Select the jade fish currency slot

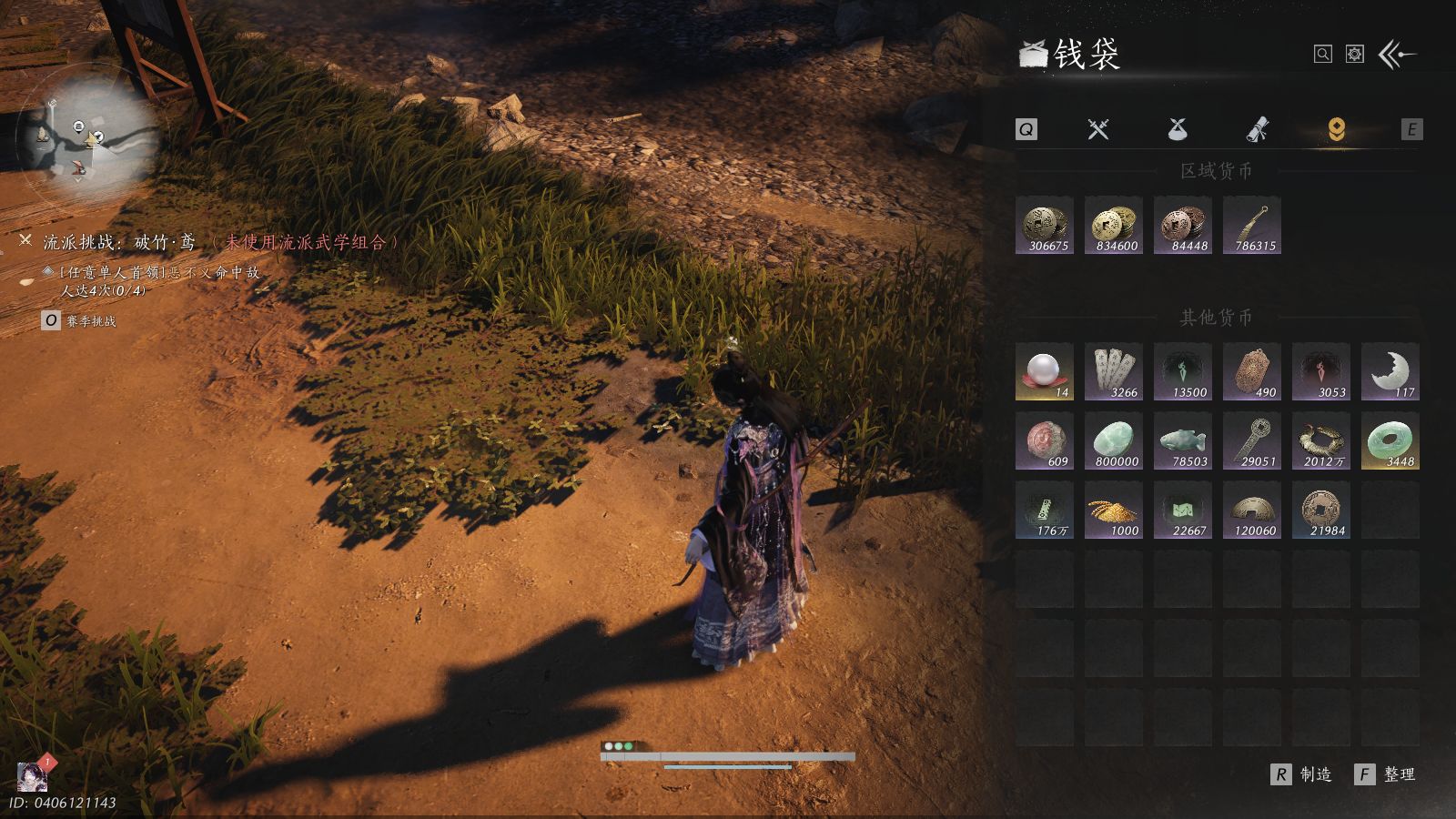1183,440
